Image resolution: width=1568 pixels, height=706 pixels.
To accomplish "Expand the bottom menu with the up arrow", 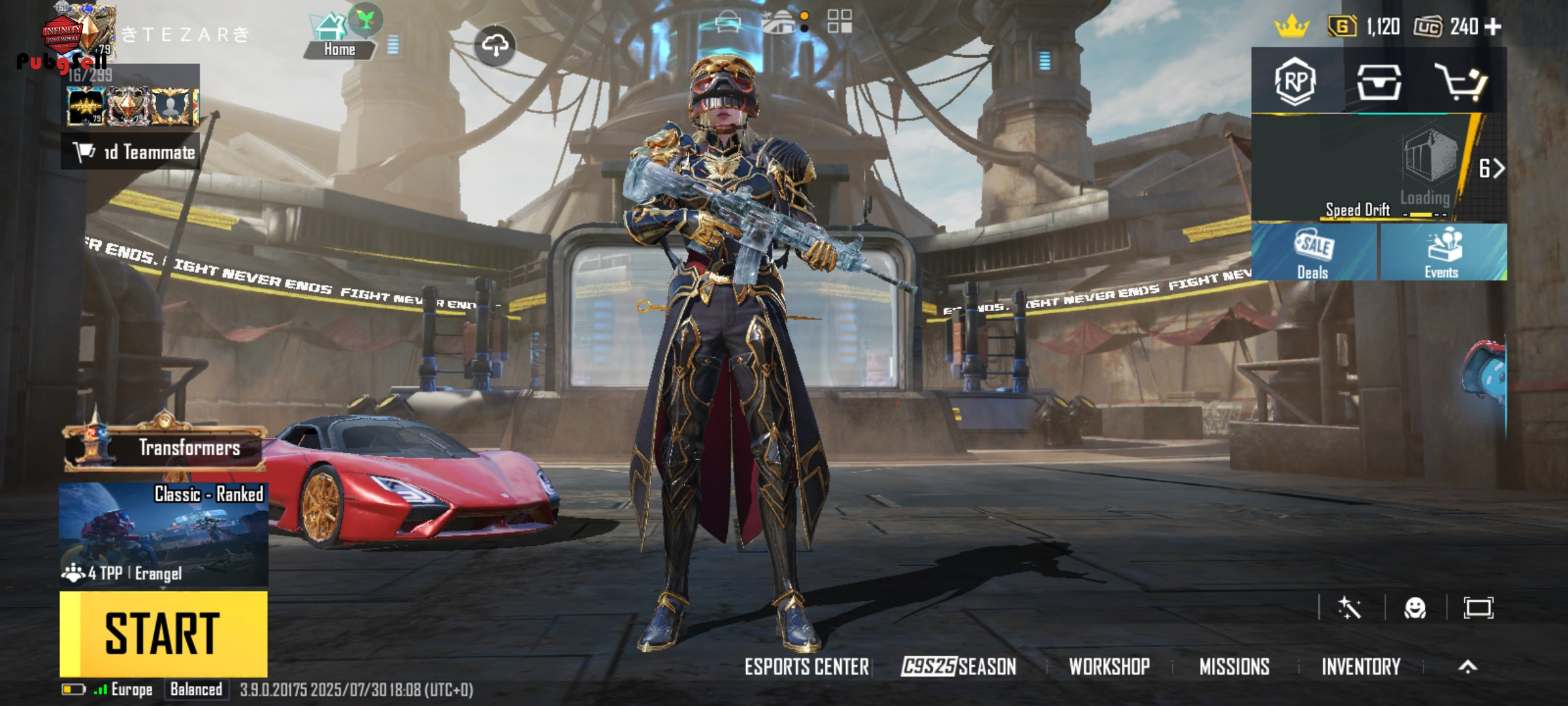I will [x=1467, y=667].
